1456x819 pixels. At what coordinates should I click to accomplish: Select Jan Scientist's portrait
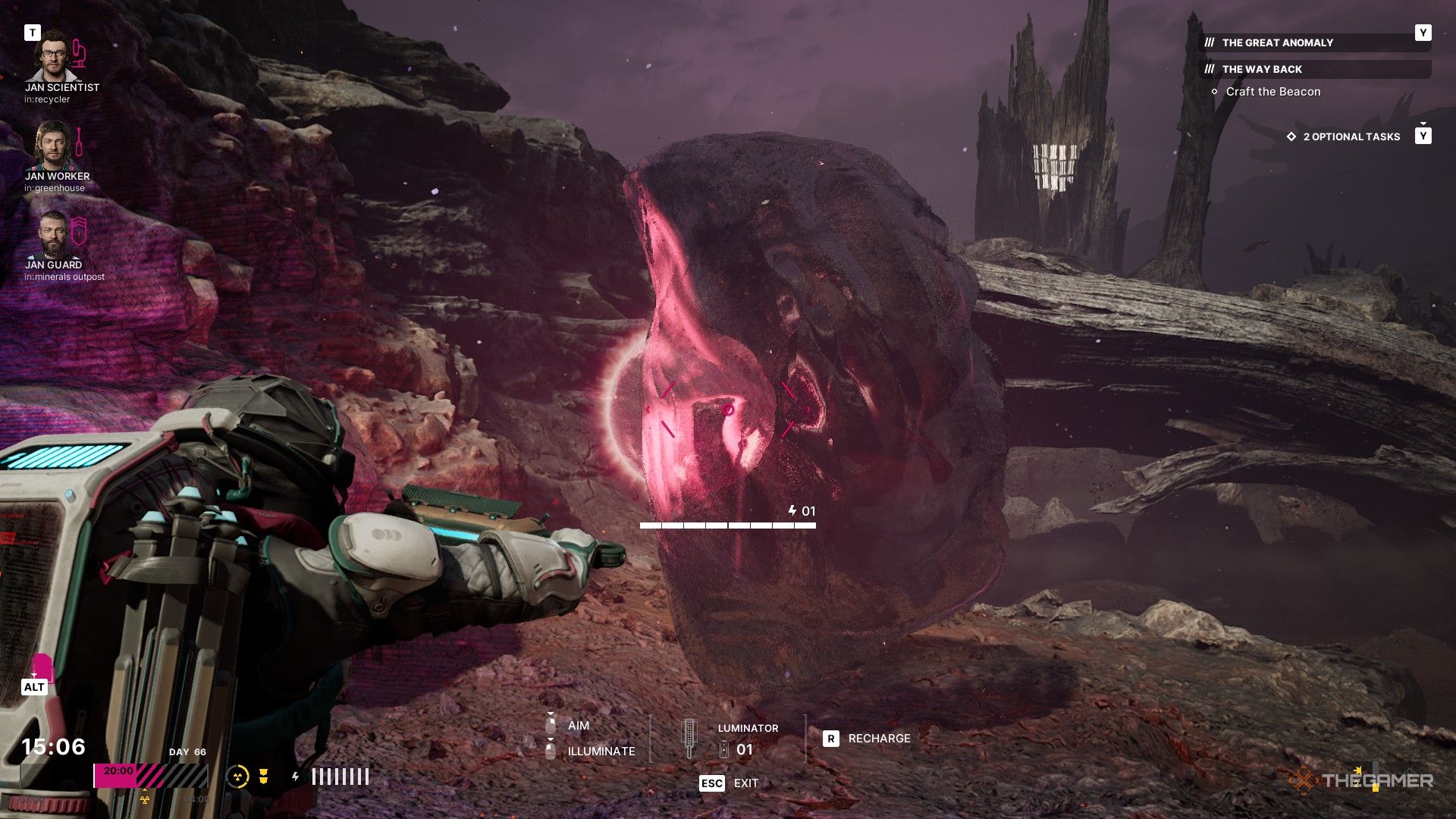(x=53, y=55)
